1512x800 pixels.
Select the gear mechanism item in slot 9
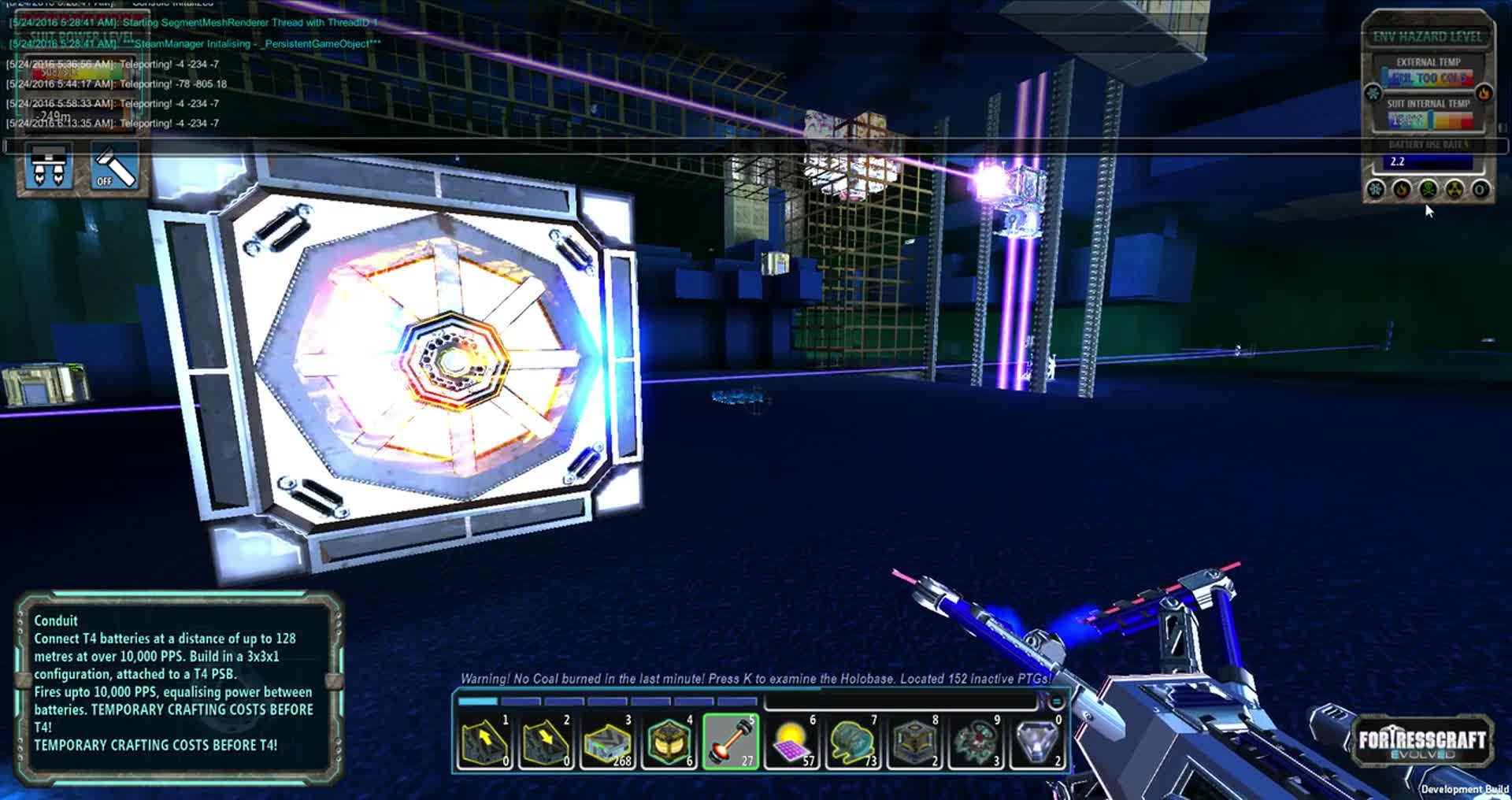(976, 742)
